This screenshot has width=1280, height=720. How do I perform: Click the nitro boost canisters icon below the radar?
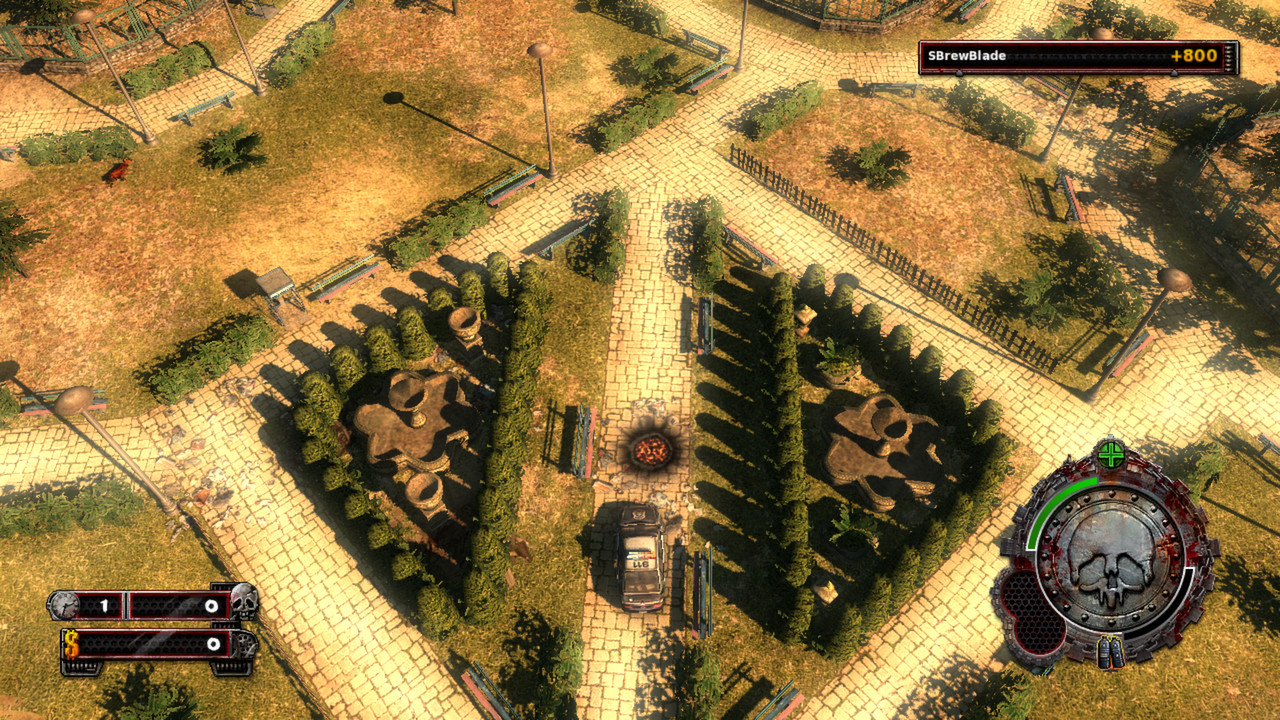[1112, 652]
